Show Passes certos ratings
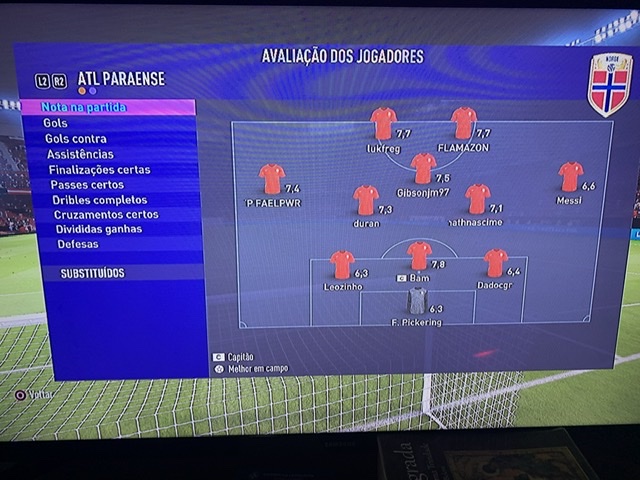Viewport: 640px width, 480px height. pos(87,185)
